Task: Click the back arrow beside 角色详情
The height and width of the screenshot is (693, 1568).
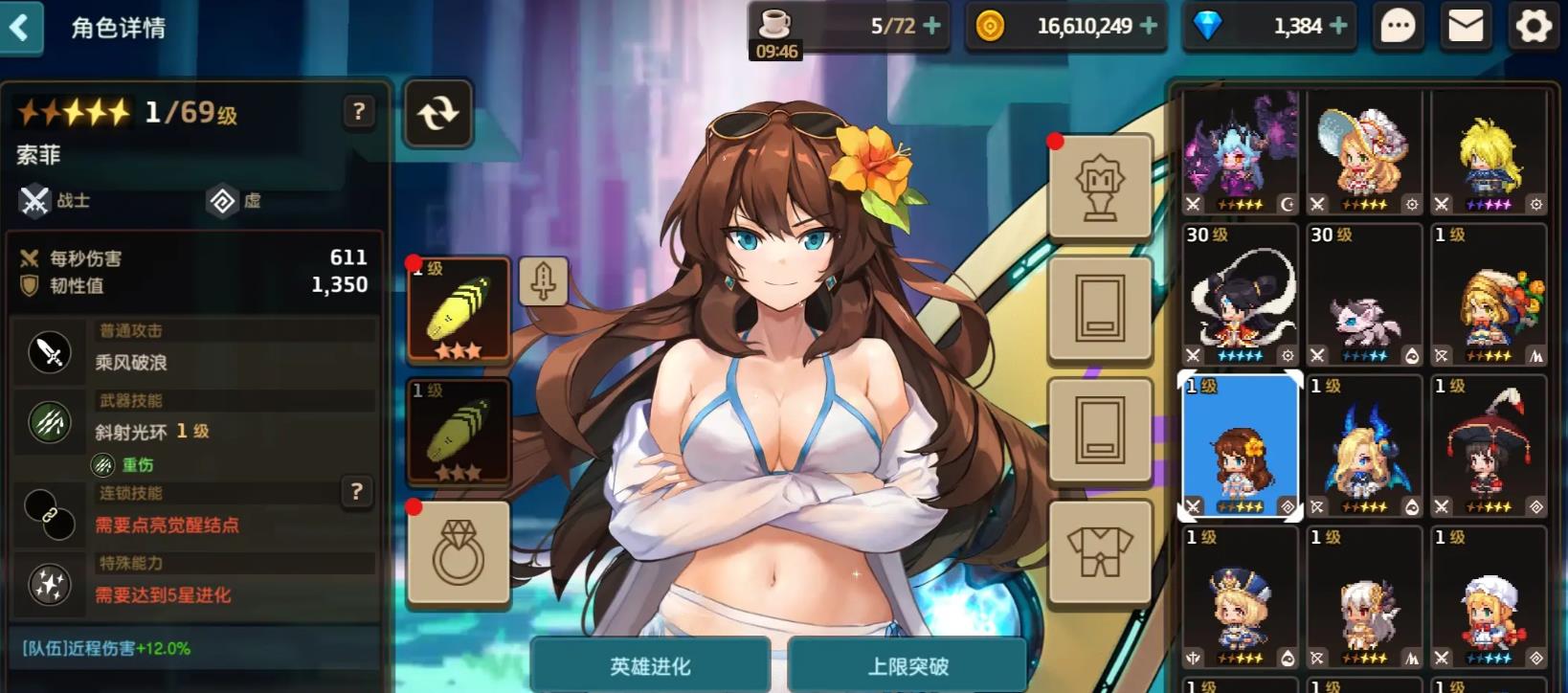Action: pyautogui.click(x=21, y=28)
